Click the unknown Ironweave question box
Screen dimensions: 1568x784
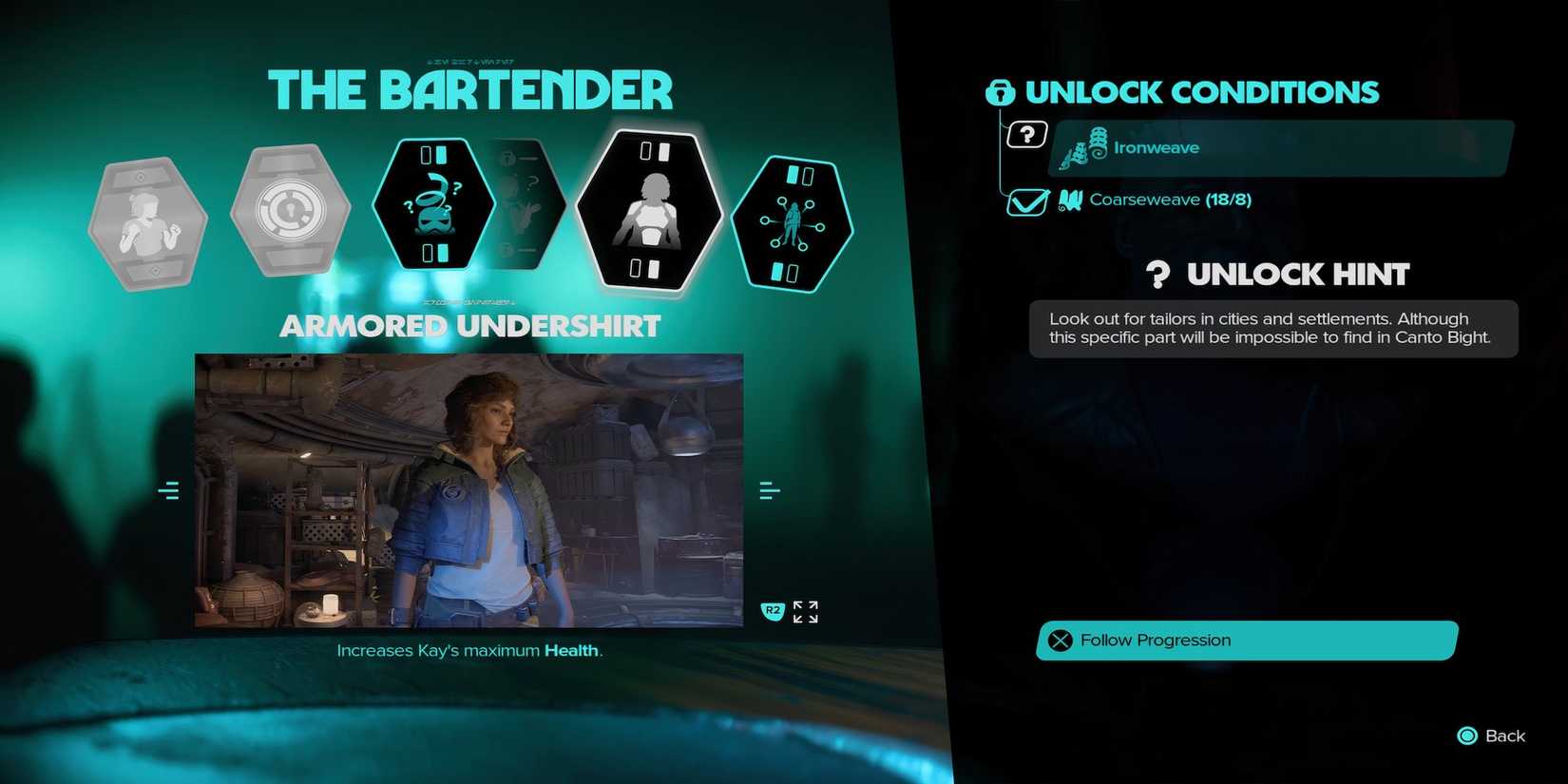(1027, 133)
